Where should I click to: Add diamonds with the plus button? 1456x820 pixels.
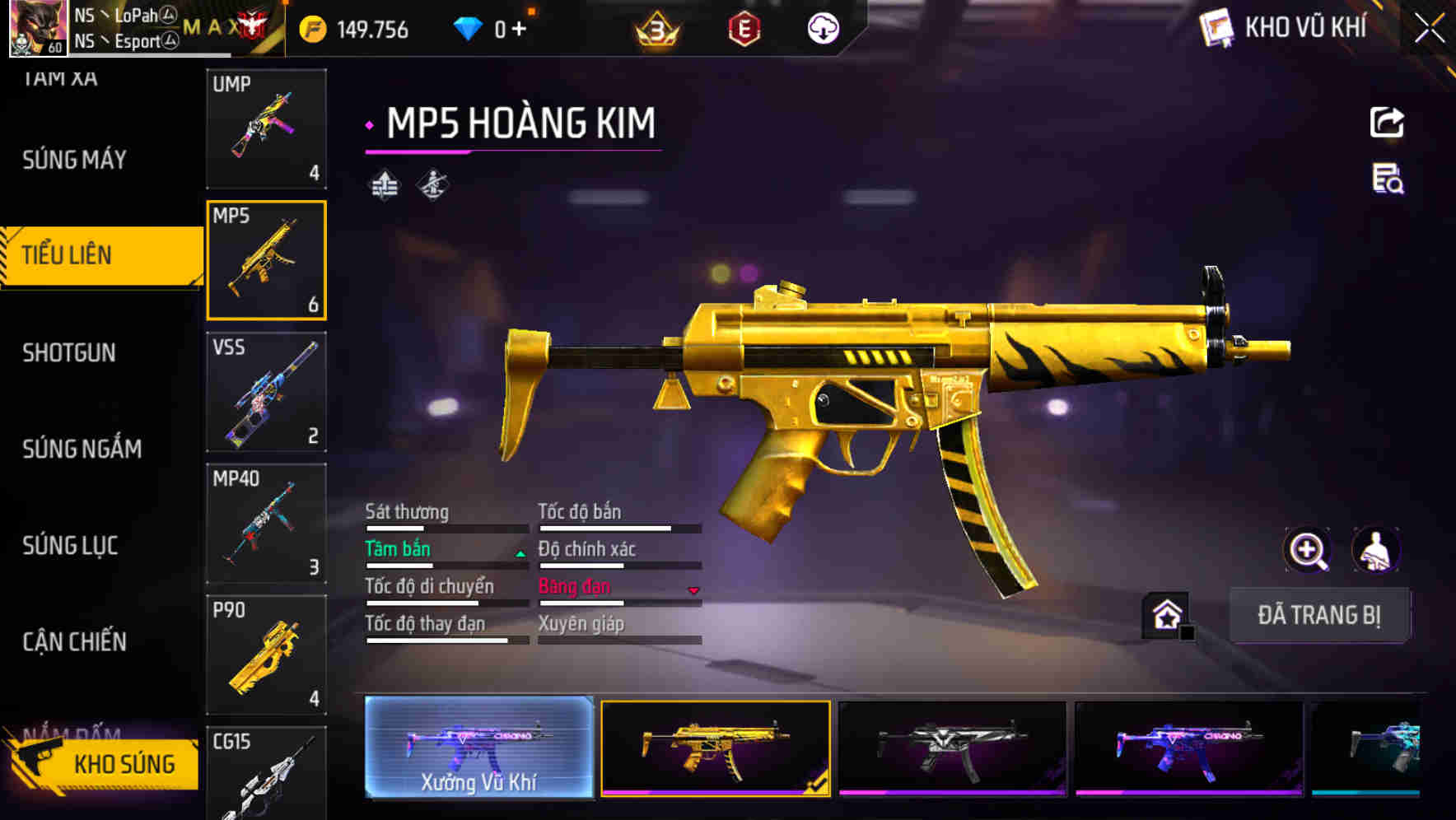pos(519,30)
